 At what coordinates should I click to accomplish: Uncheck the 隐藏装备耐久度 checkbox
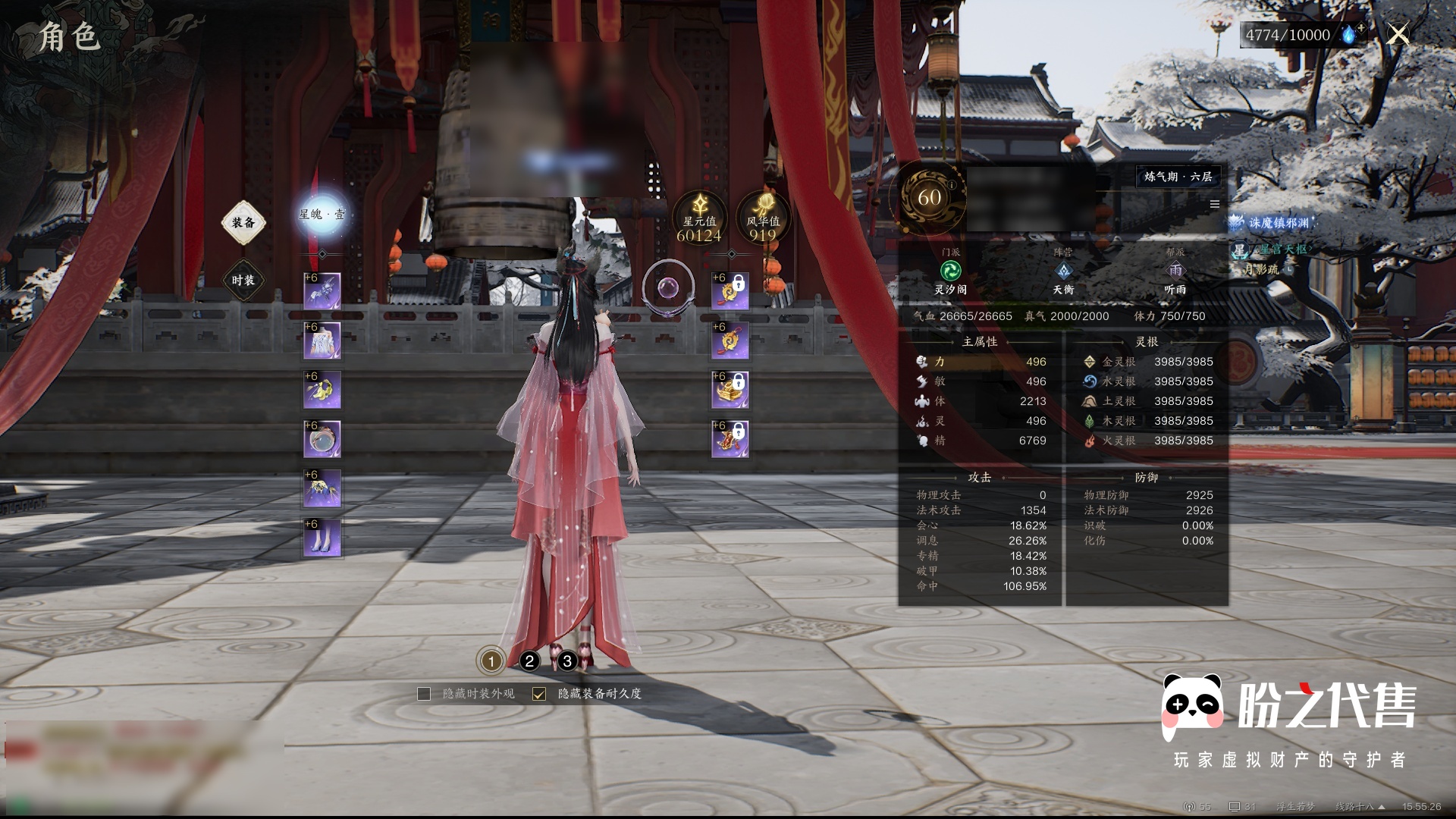[539, 694]
